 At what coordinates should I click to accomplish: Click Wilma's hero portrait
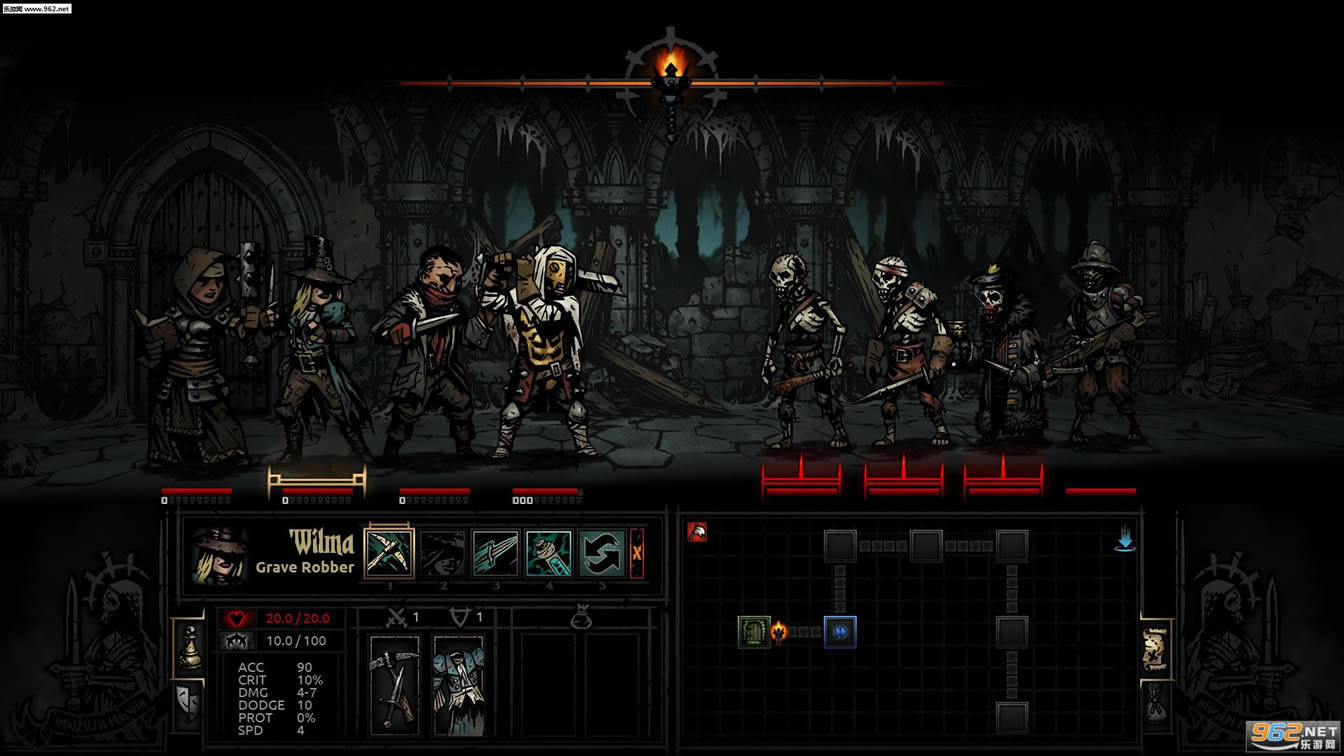[x=219, y=555]
